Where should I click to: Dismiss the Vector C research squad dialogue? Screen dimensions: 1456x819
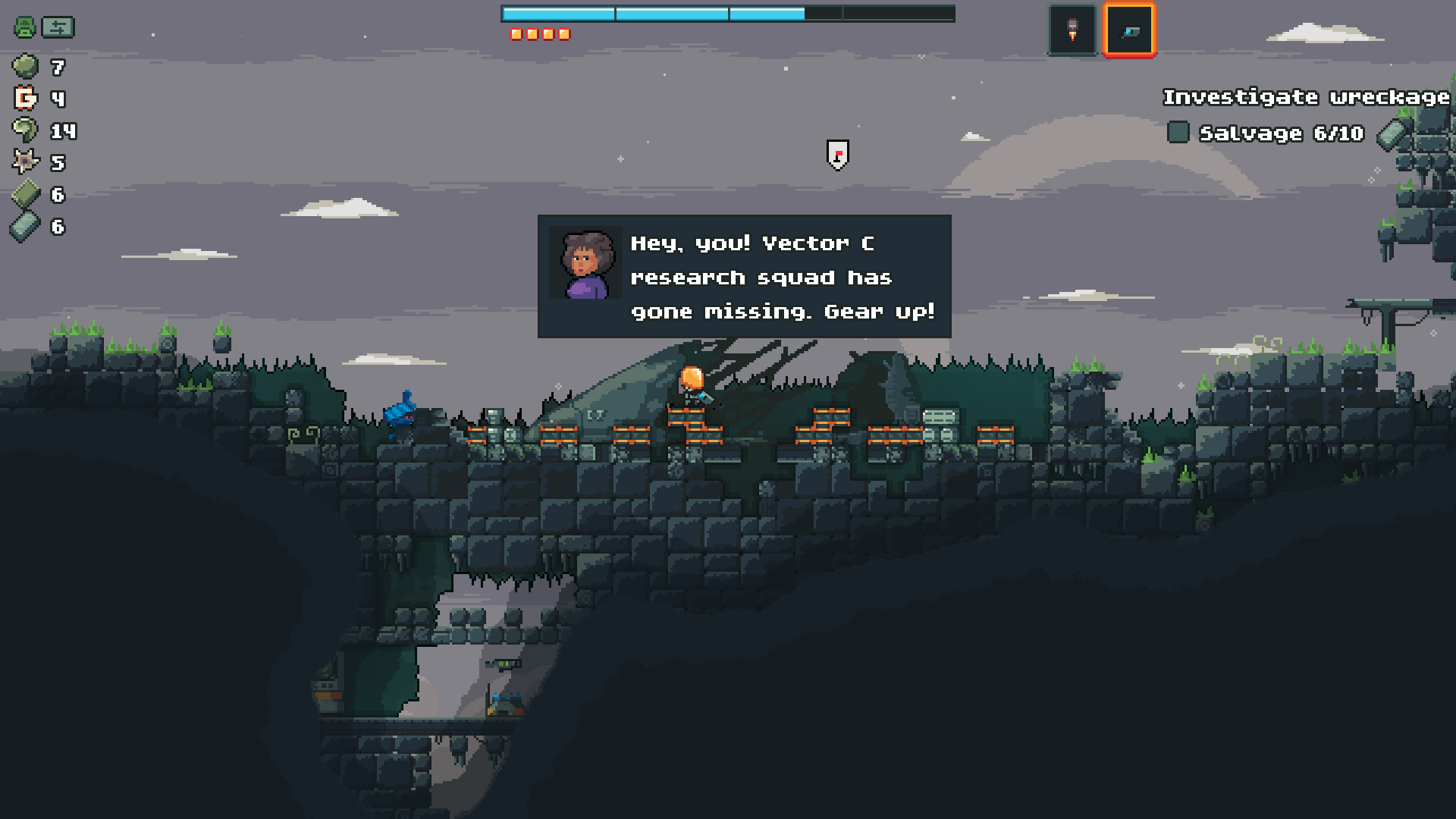743,277
